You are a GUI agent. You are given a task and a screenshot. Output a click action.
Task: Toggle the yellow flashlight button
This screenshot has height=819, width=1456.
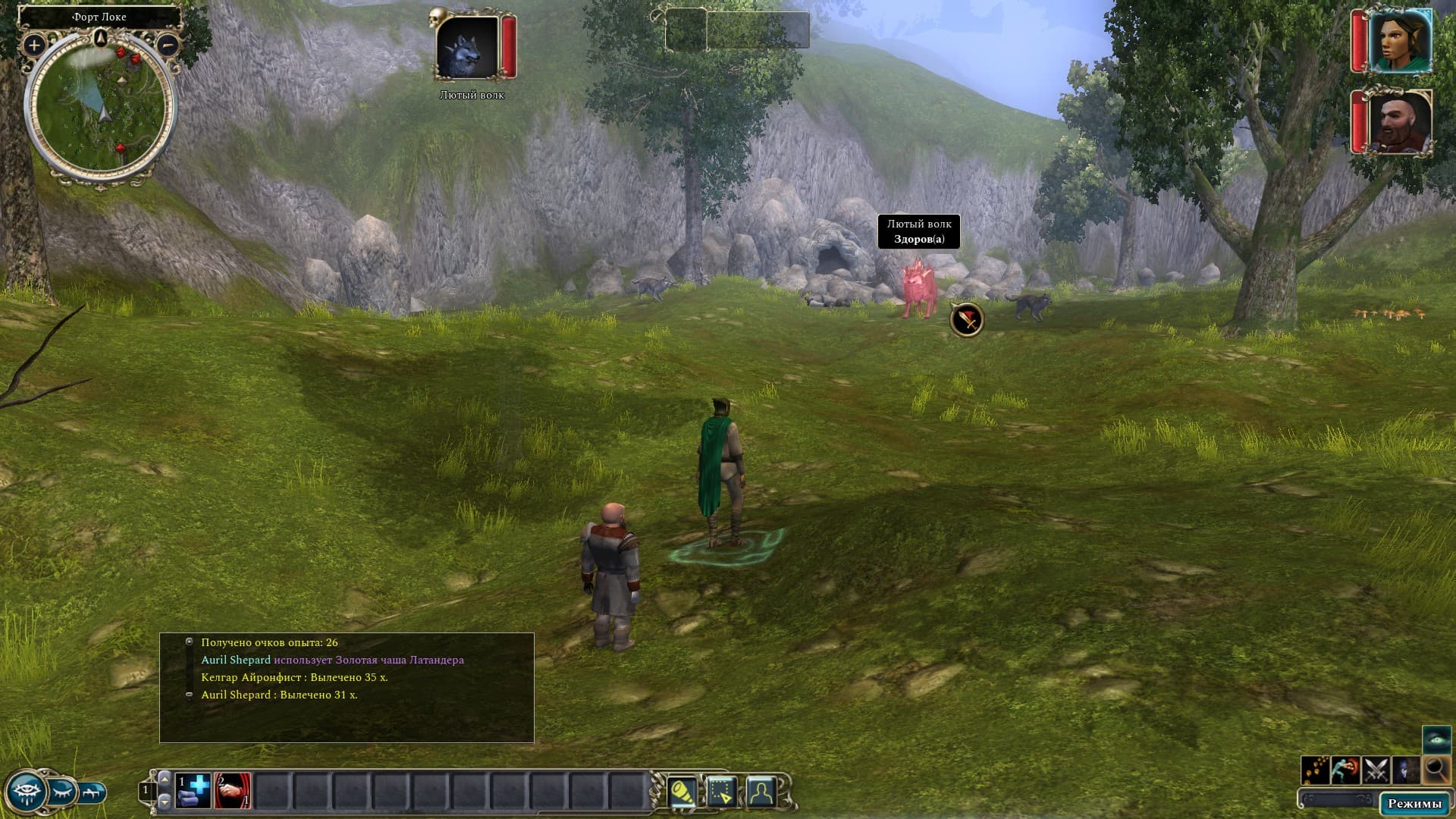[x=682, y=792]
